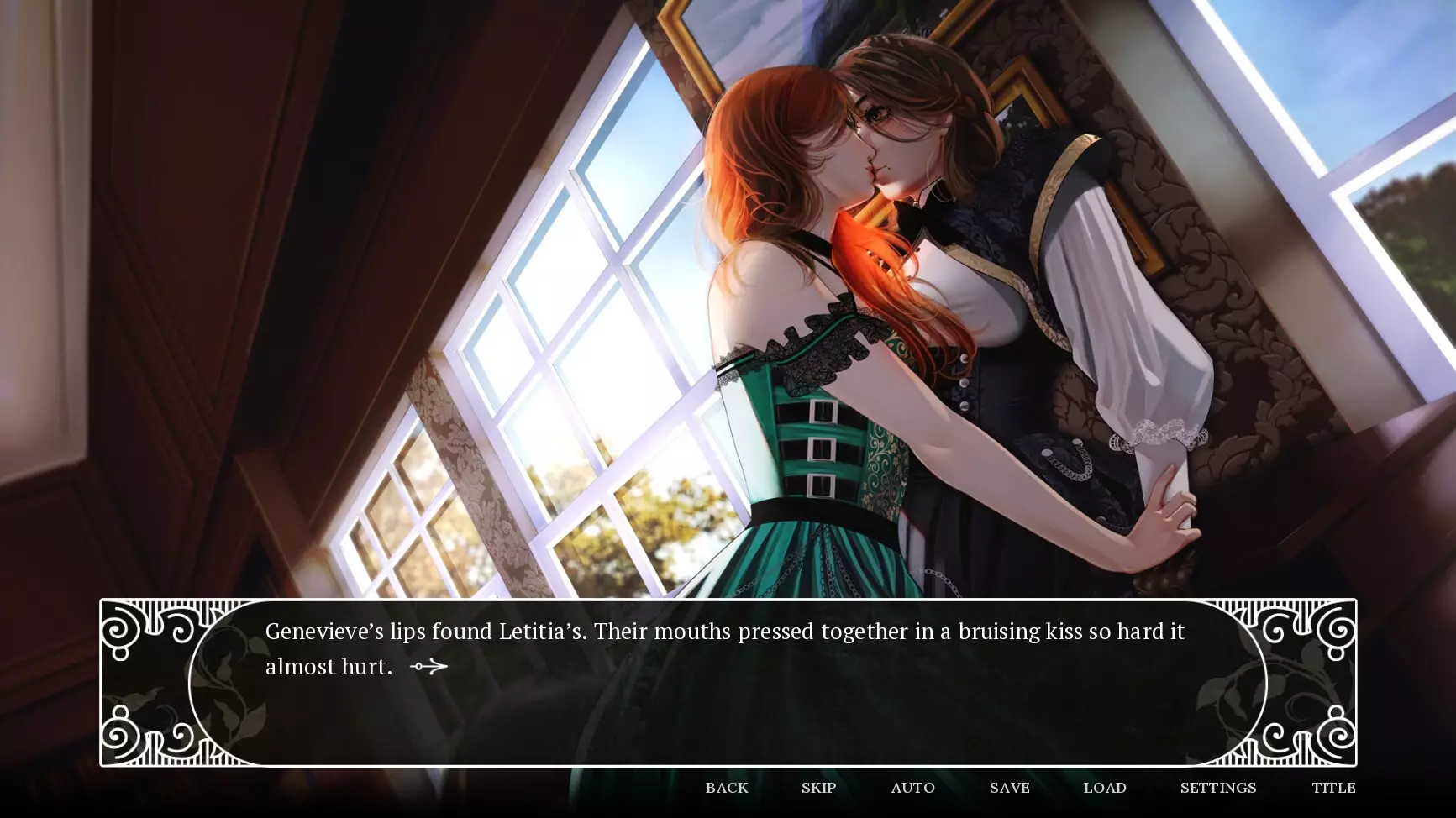Click BACK to rewind dialogue

(726, 788)
